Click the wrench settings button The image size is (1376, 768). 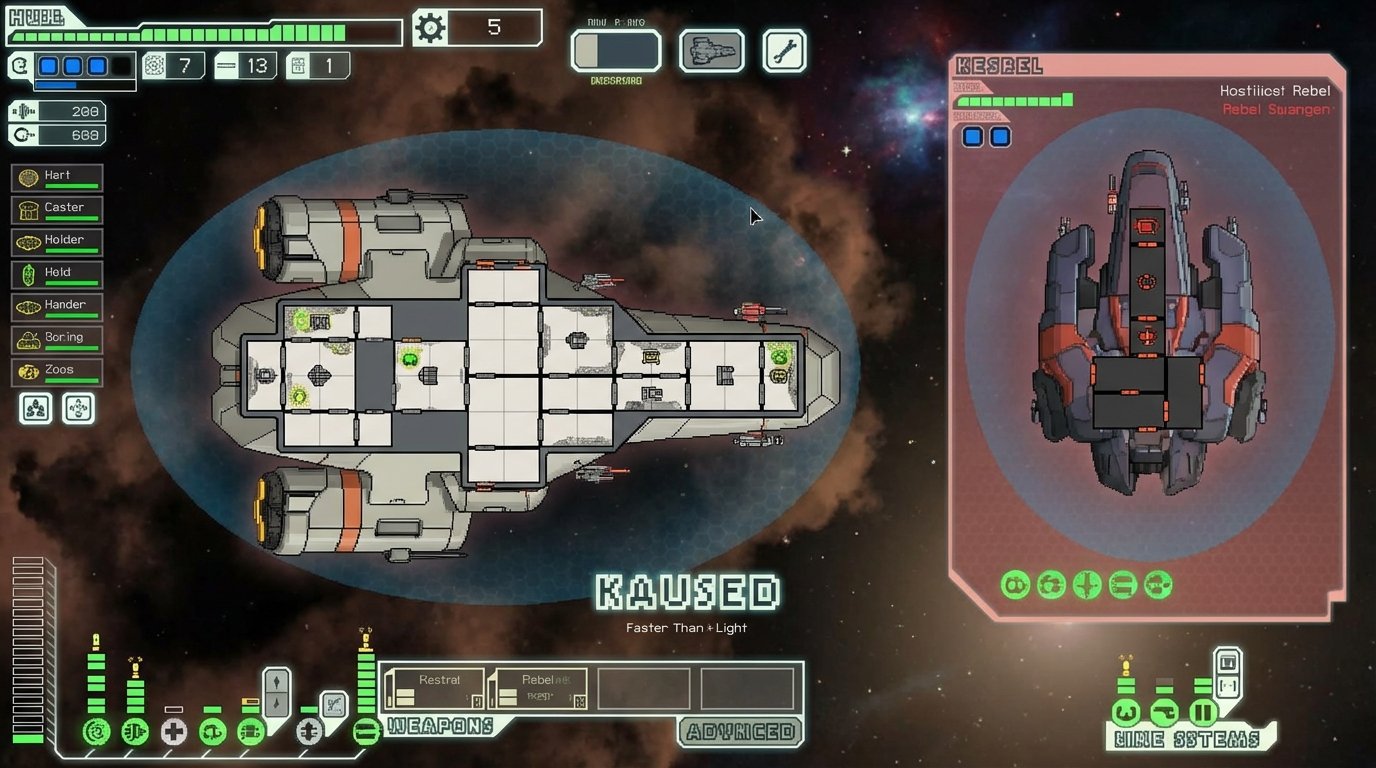(x=784, y=50)
